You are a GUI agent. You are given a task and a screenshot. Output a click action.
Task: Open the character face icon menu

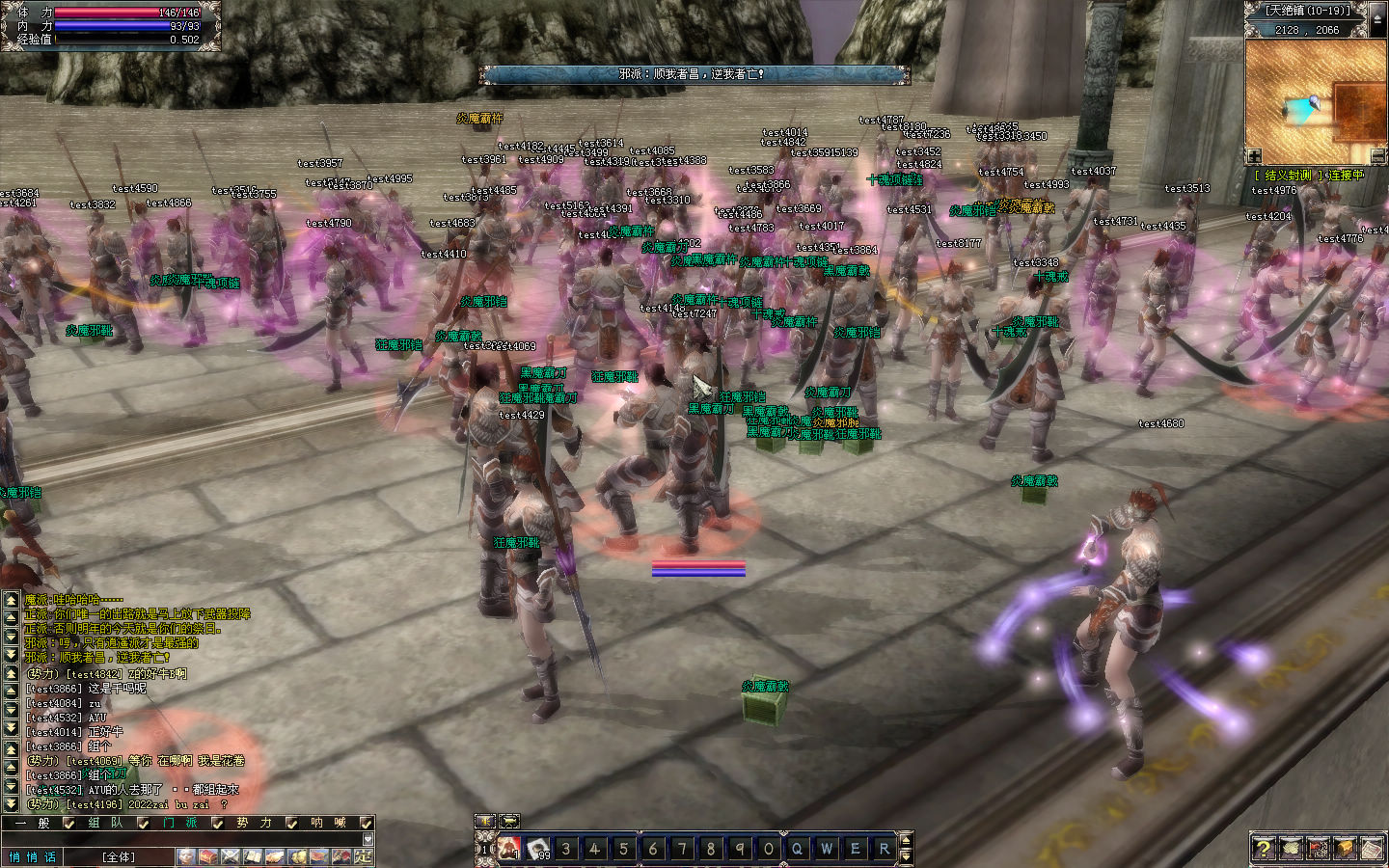(x=186, y=856)
